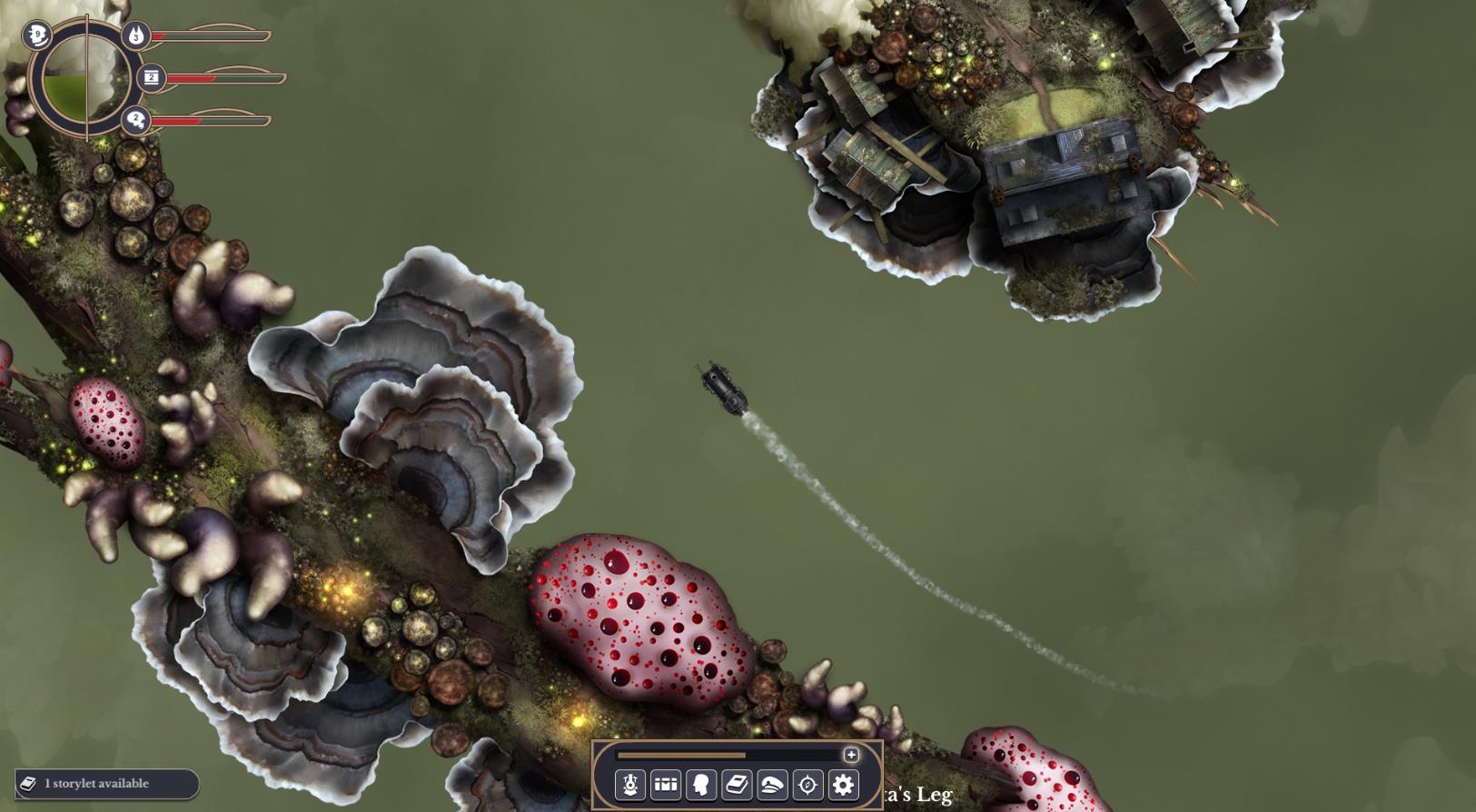This screenshot has height=812, width=1476.
Task: Click the circular hull gauge
Action: tap(86, 78)
